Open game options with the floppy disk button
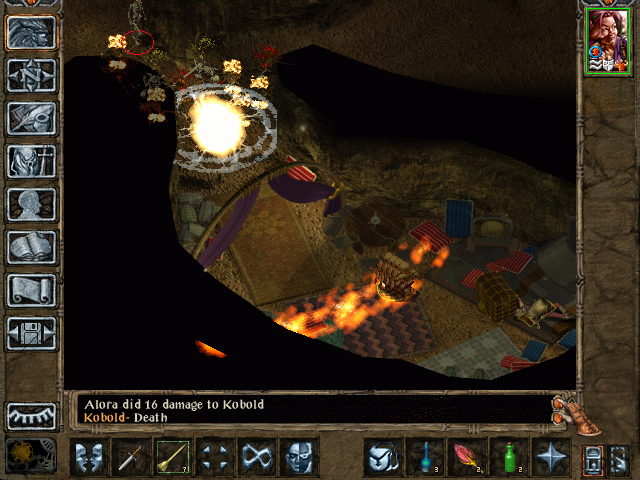This screenshot has width=640, height=480. [32, 333]
